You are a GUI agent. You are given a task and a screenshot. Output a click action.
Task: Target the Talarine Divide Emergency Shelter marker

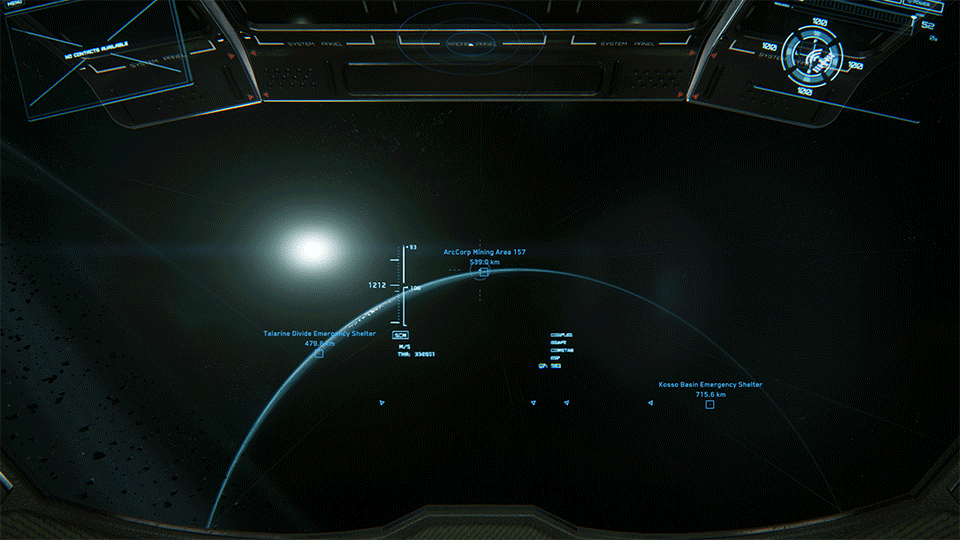tap(319, 353)
